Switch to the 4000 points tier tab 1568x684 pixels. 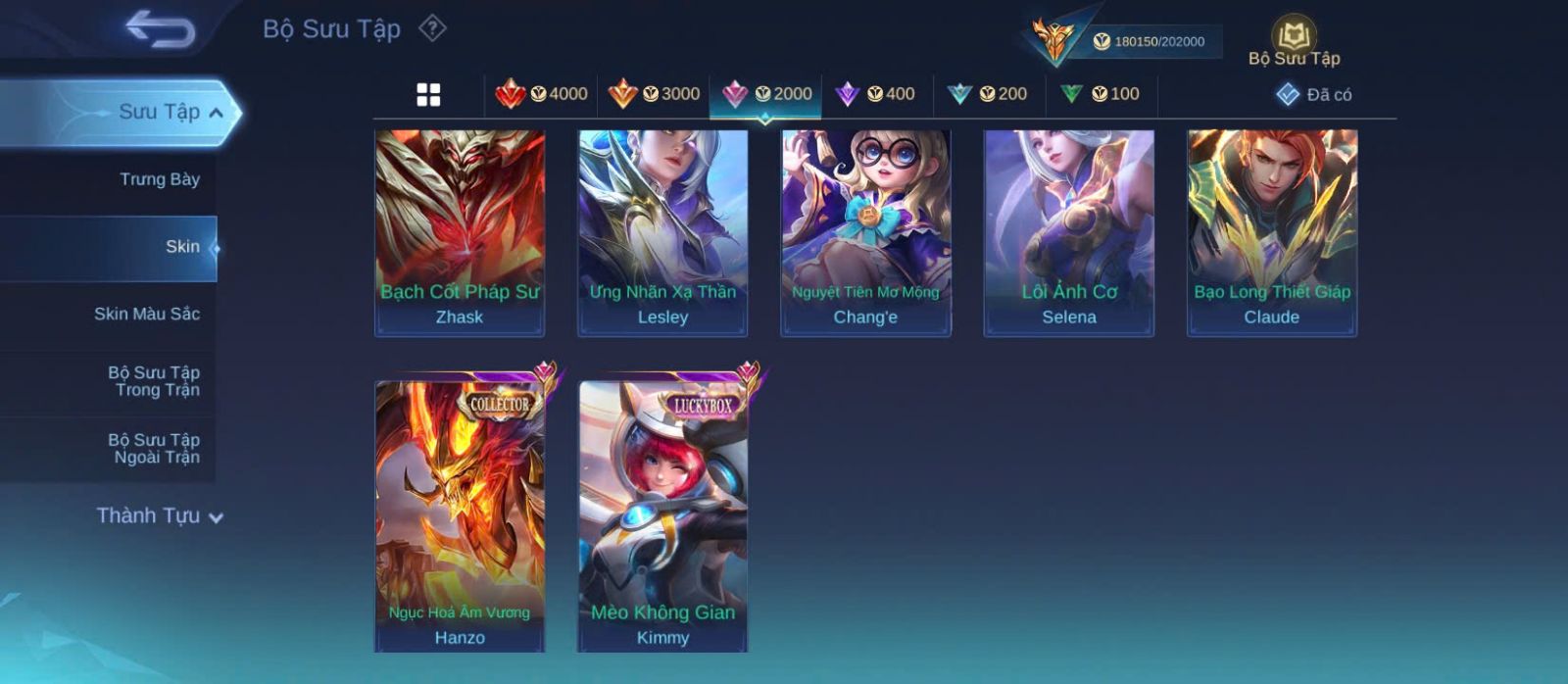542,94
